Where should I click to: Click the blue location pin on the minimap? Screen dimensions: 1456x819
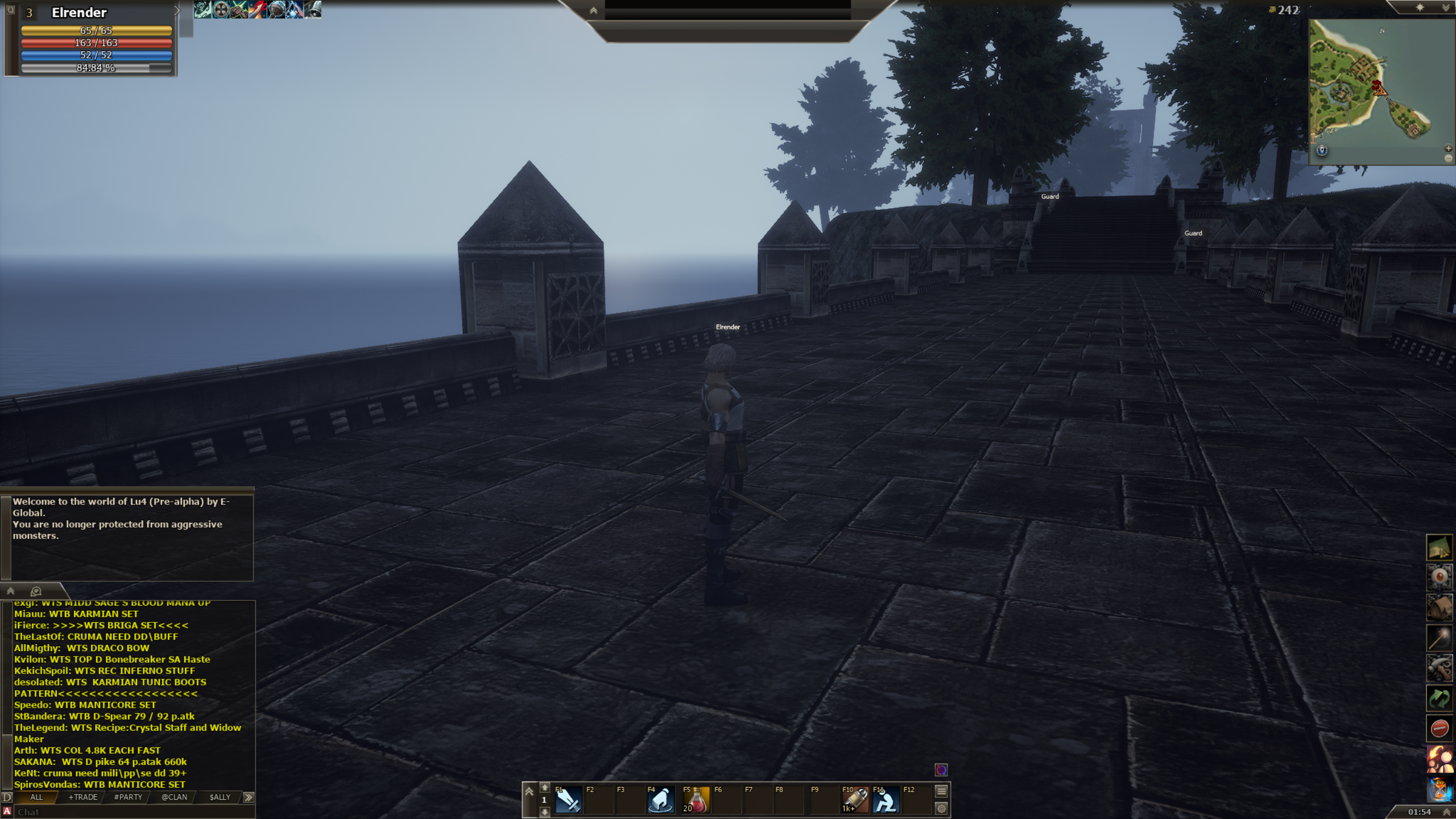1322,150
